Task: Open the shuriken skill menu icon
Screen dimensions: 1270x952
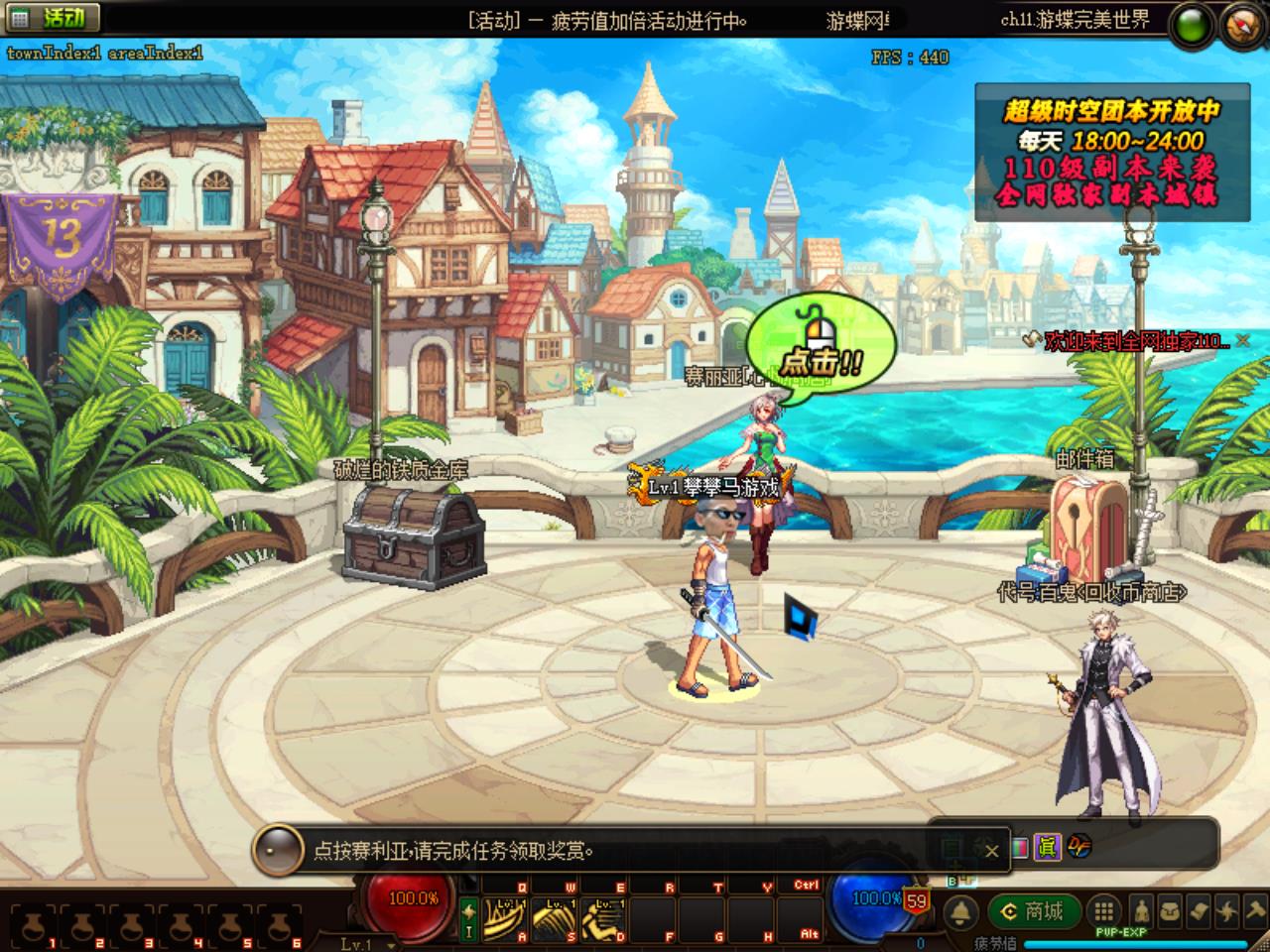Action: click(x=1227, y=911)
